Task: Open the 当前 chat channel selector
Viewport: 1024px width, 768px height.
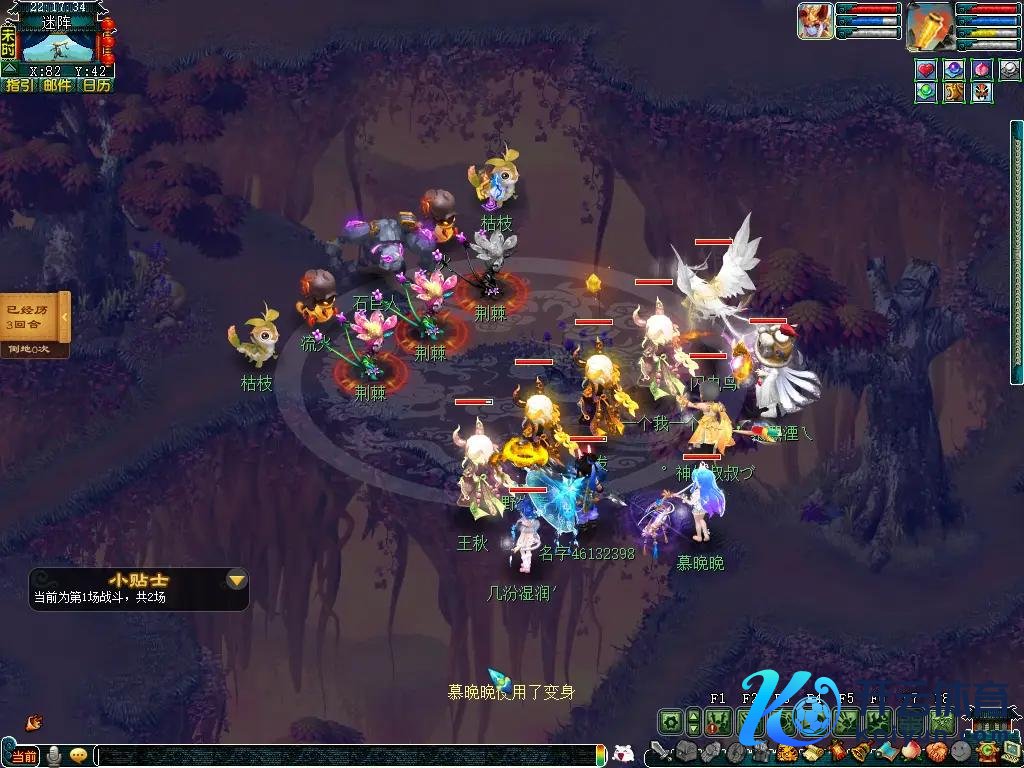Action: (x=22, y=756)
